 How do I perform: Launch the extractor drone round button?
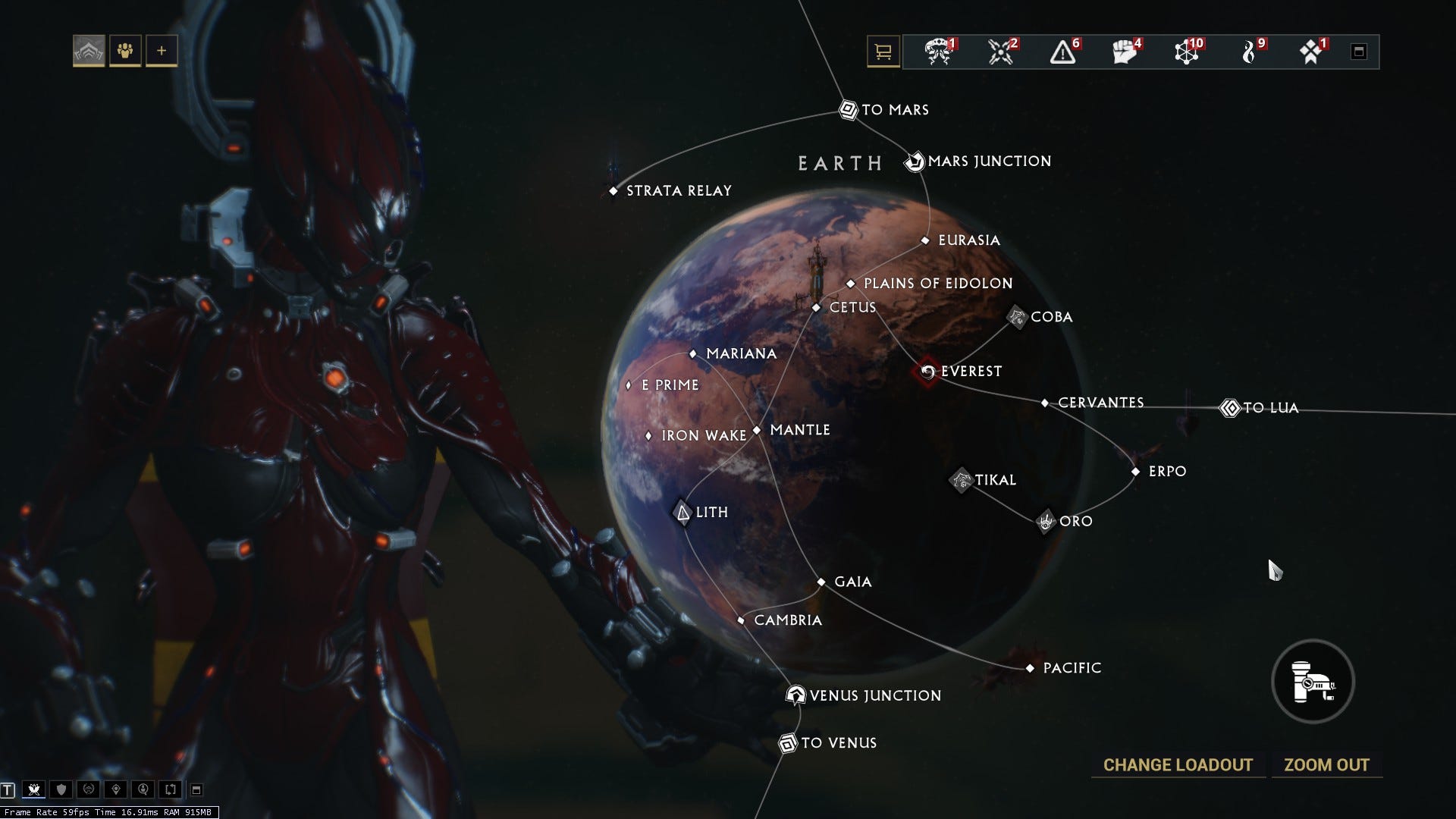click(x=1313, y=682)
